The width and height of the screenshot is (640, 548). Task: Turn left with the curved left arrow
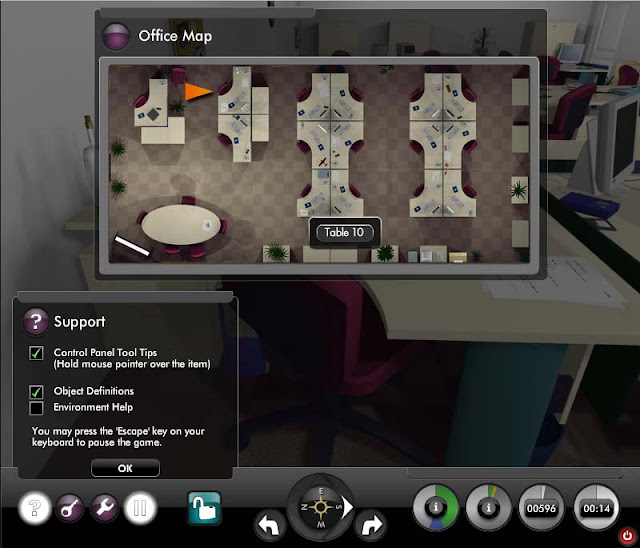point(268,523)
